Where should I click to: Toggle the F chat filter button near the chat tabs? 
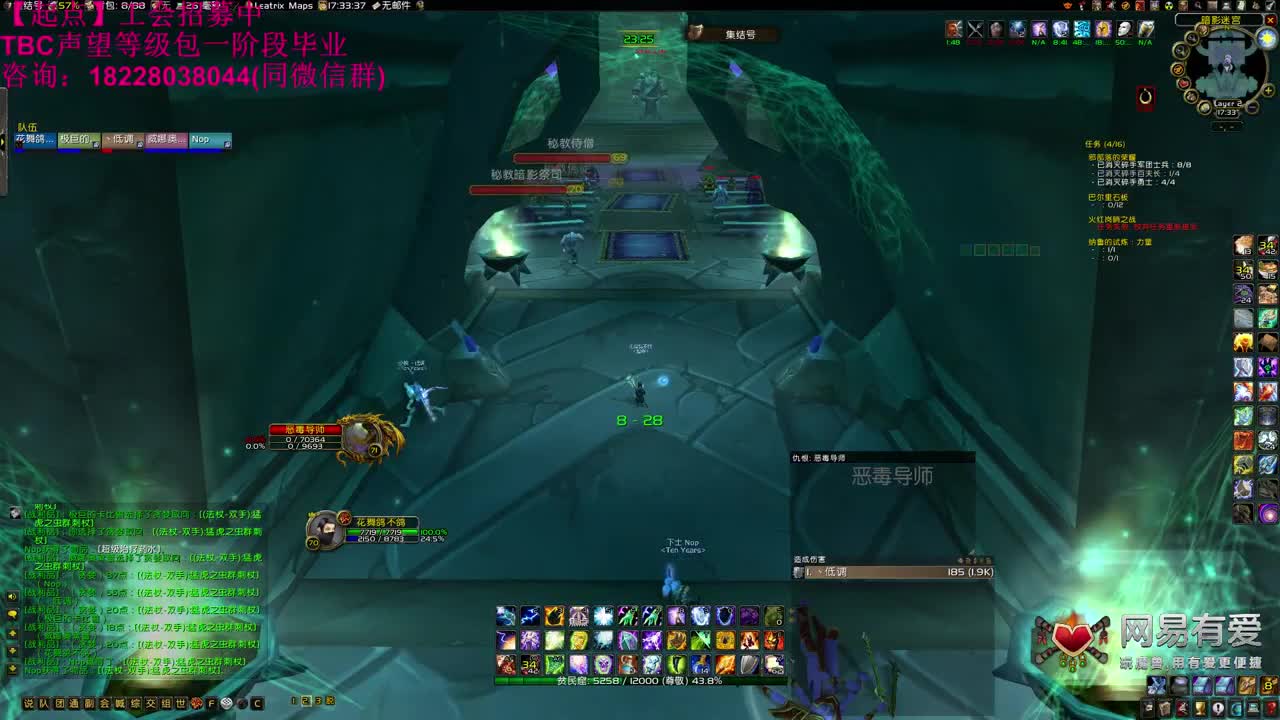211,703
